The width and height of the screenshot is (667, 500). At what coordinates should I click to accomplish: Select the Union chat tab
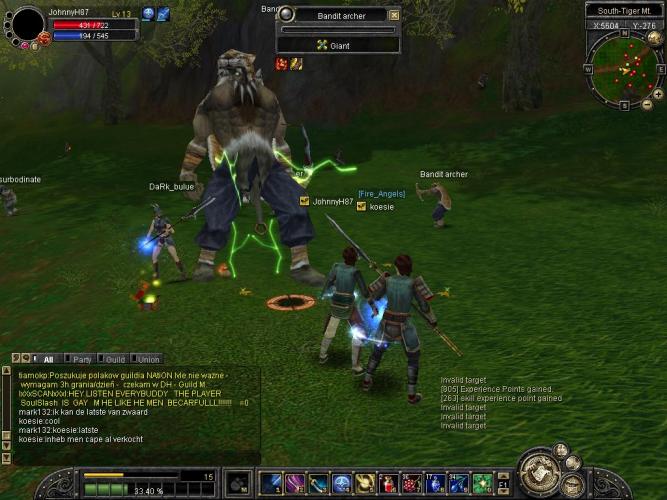(x=148, y=359)
